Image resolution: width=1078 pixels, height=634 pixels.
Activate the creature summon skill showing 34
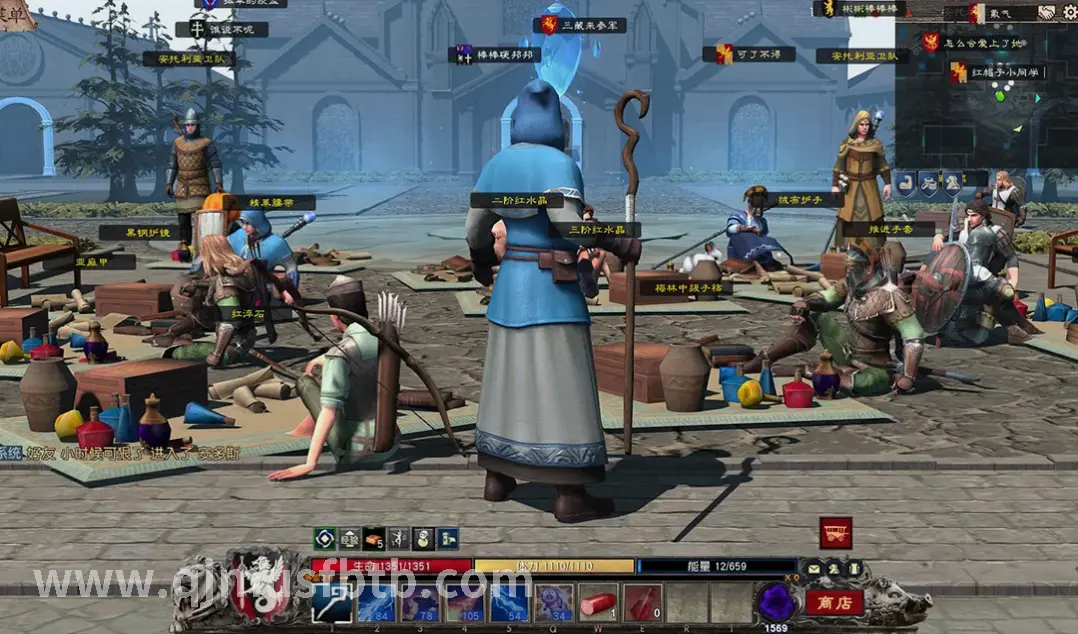(x=553, y=603)
